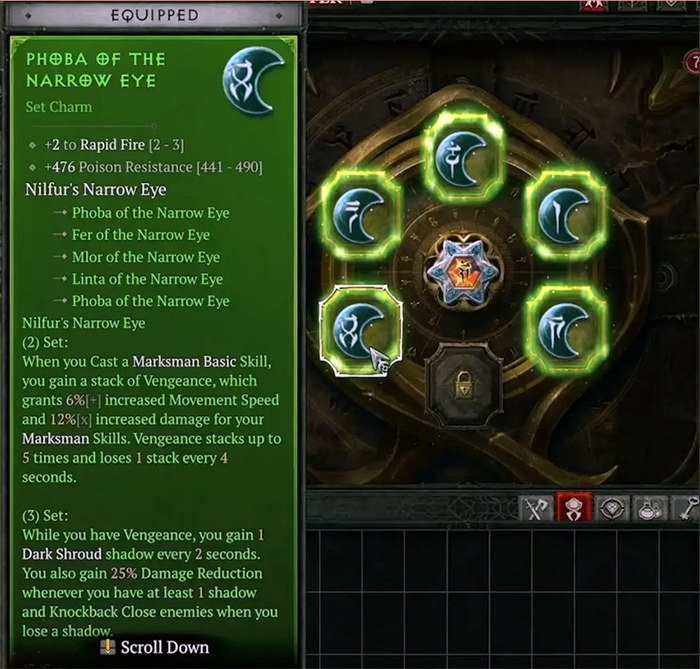This screenshot has width=700, height=669.
Task: Open the key items inventory tab
Action: pyautogui.click(x=688, y=509)
